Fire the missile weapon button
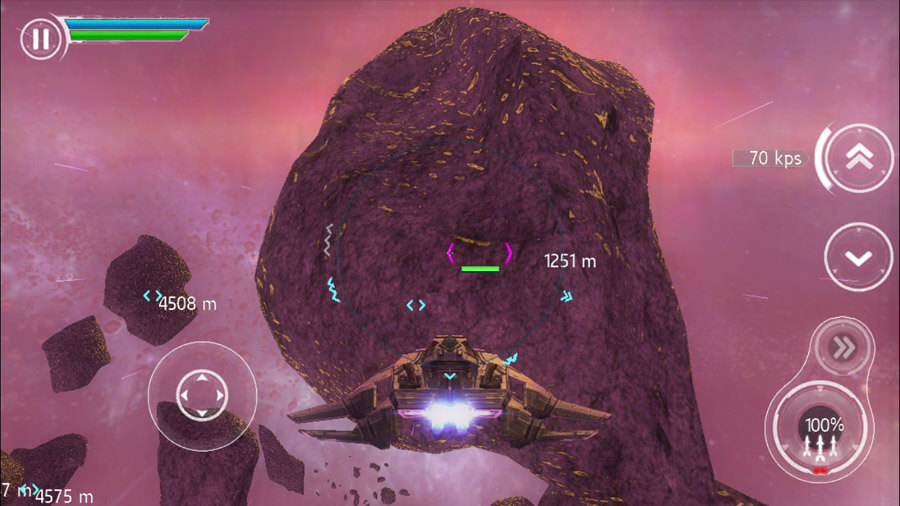This screenshot has width=900, height=506. [820, 434]
